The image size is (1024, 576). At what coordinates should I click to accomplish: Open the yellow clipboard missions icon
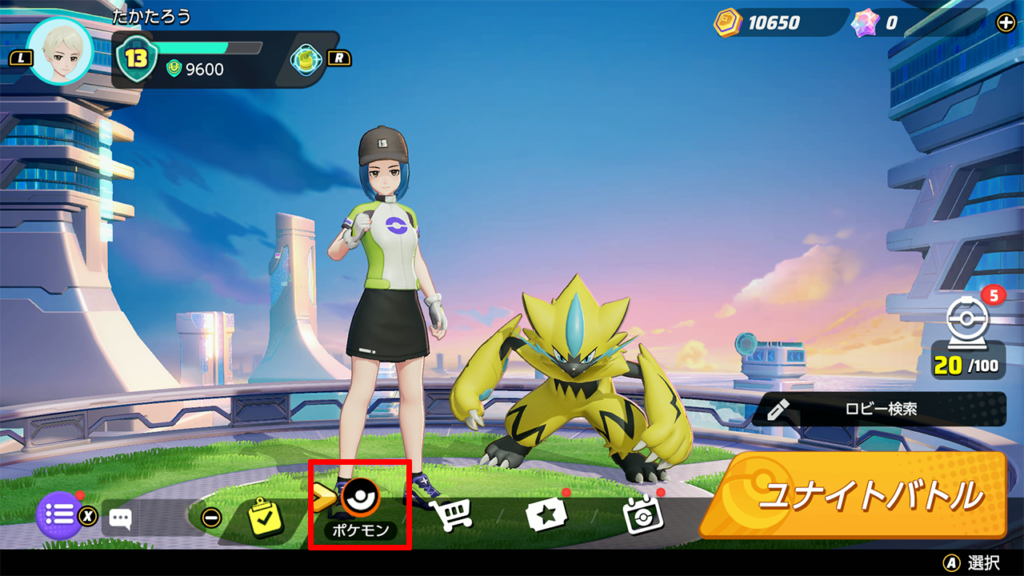266,518
